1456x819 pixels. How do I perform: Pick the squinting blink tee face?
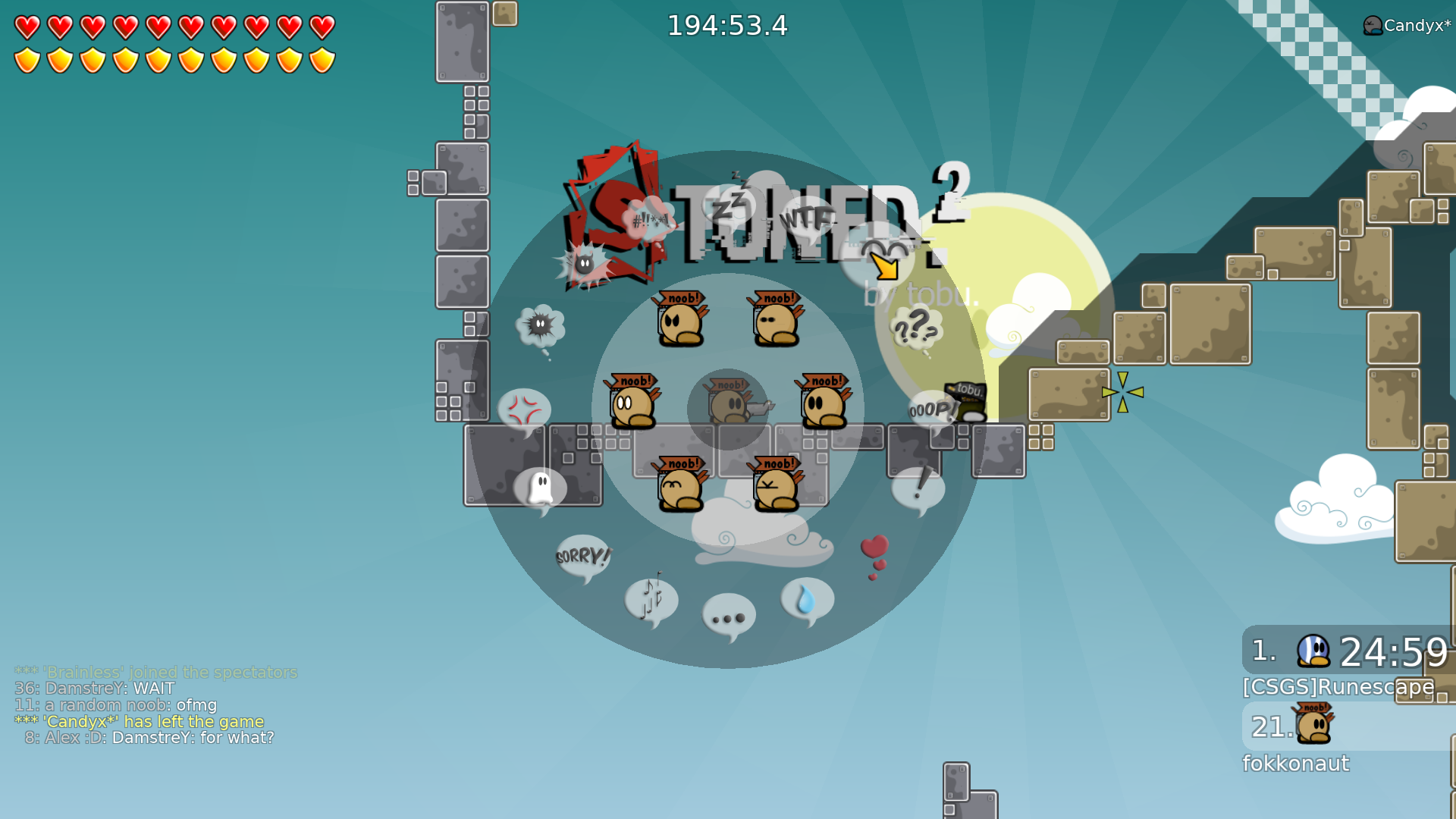tap(776, 319)
